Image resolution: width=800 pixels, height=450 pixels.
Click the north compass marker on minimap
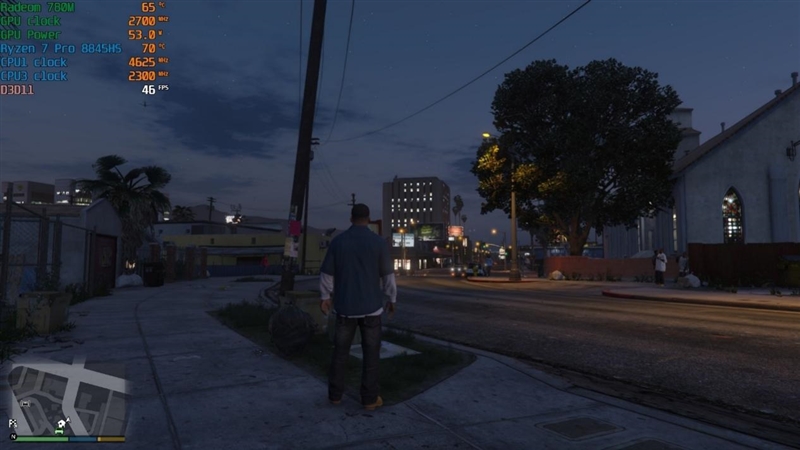click(x=13, y=437)
